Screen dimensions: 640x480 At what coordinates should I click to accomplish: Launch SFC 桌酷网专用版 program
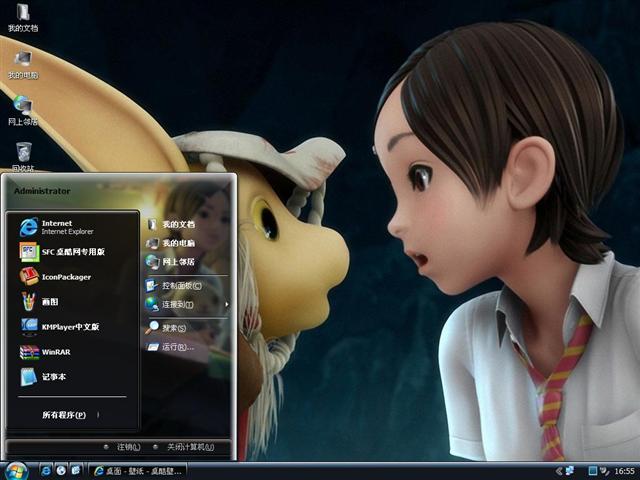tap(70, 252)
